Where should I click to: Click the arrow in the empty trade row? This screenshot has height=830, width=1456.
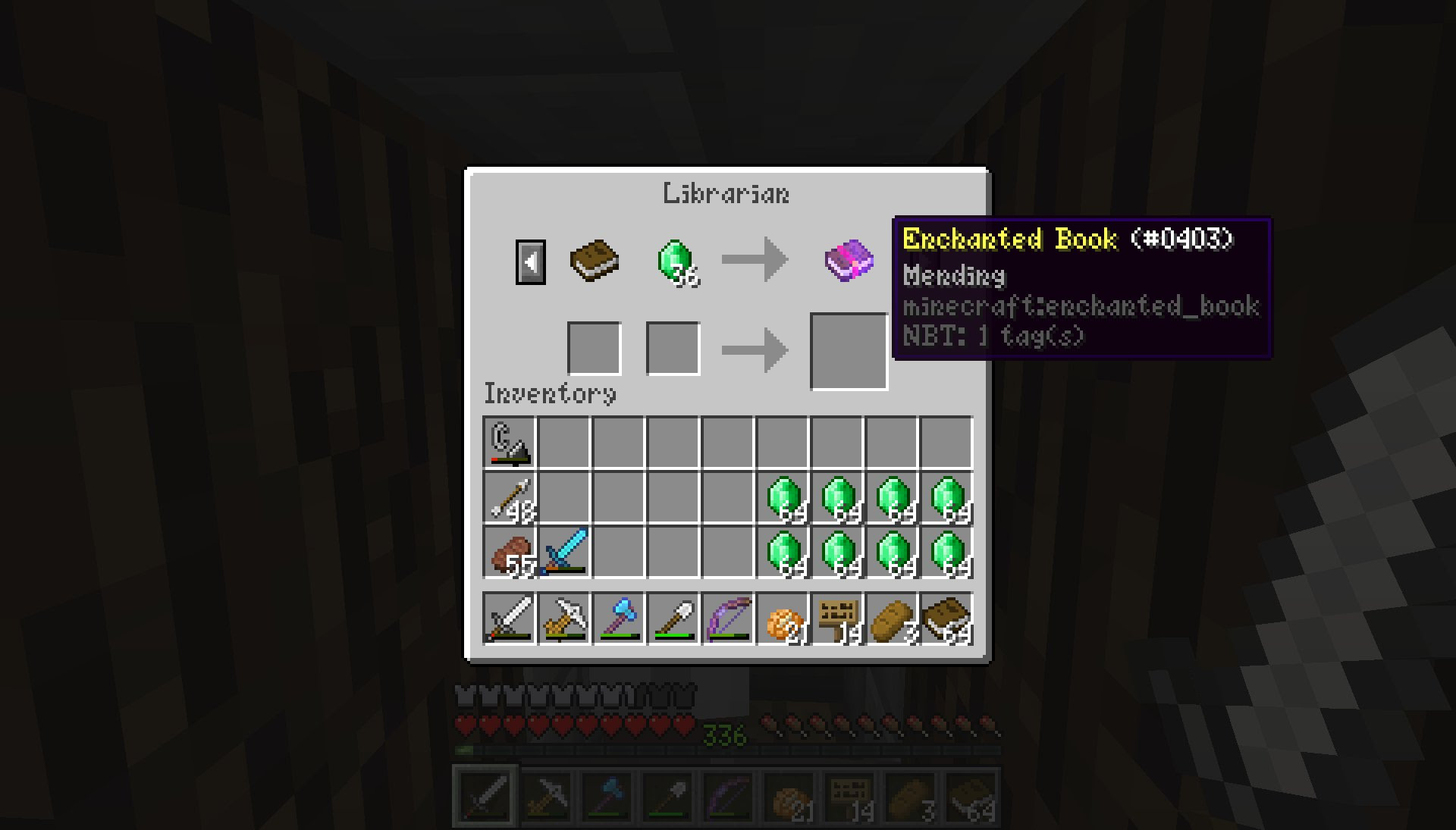click(758, 349)
